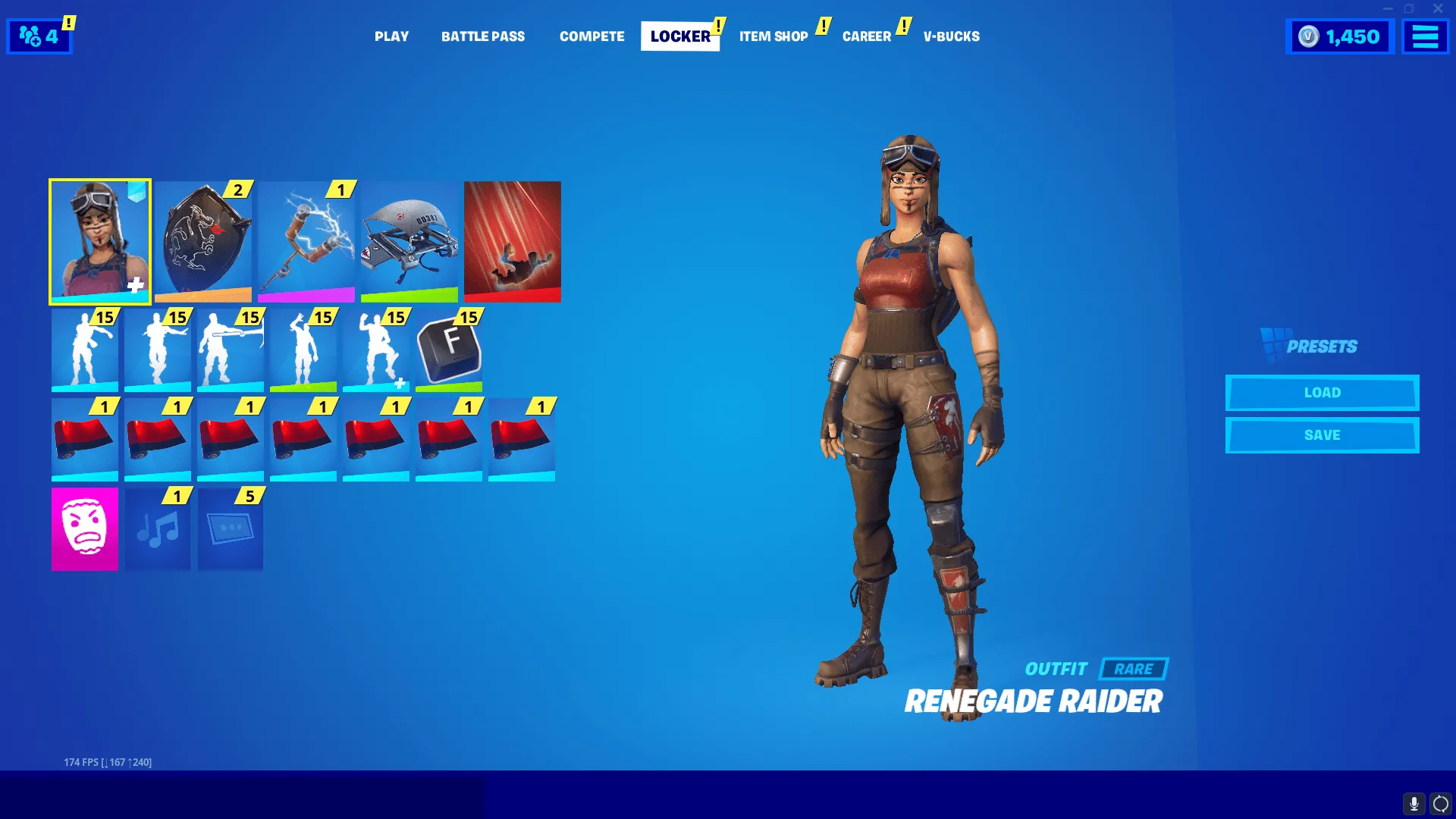Save the current locker preset

tap(1322, 435)
